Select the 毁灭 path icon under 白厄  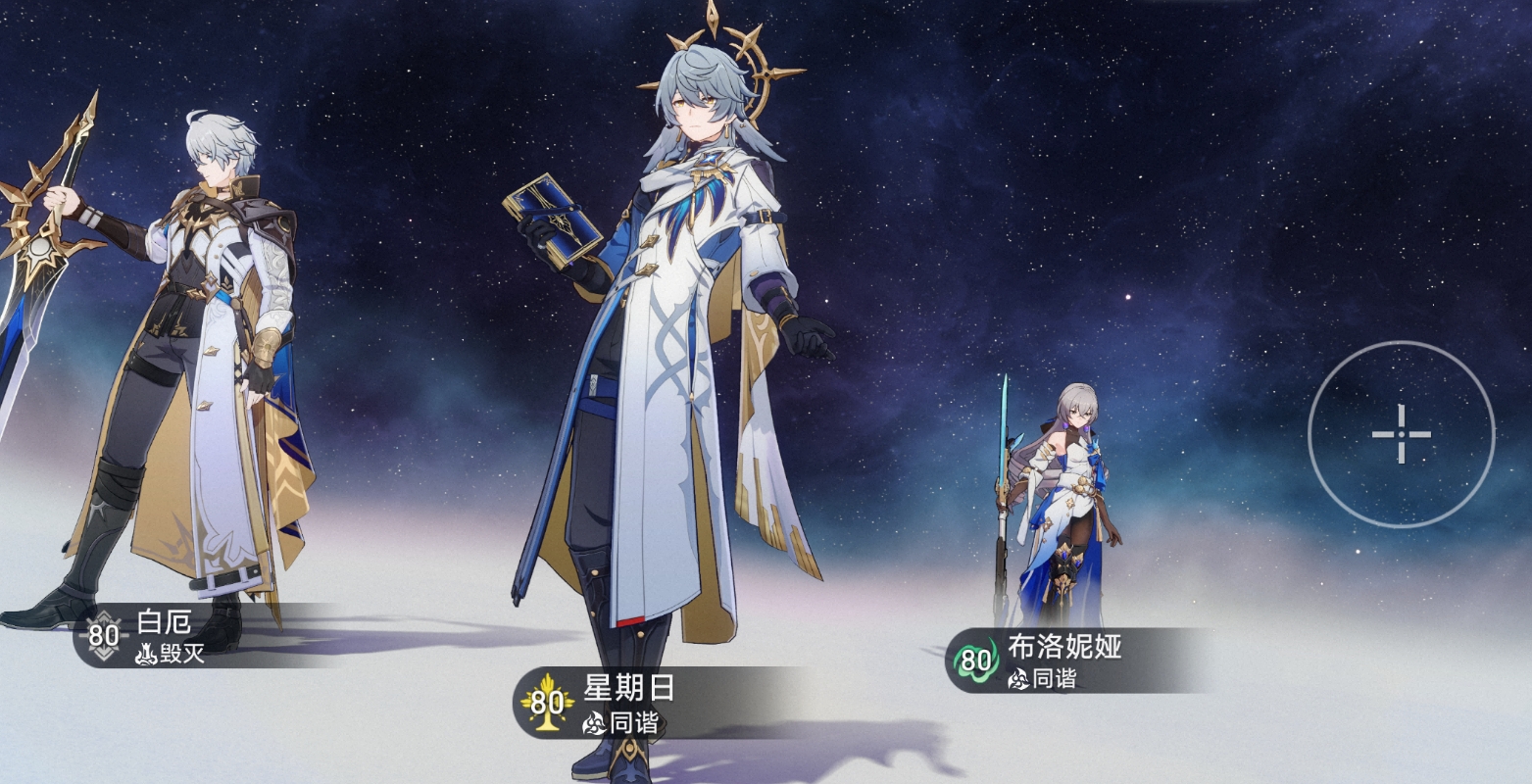click(x=147, y=654)
